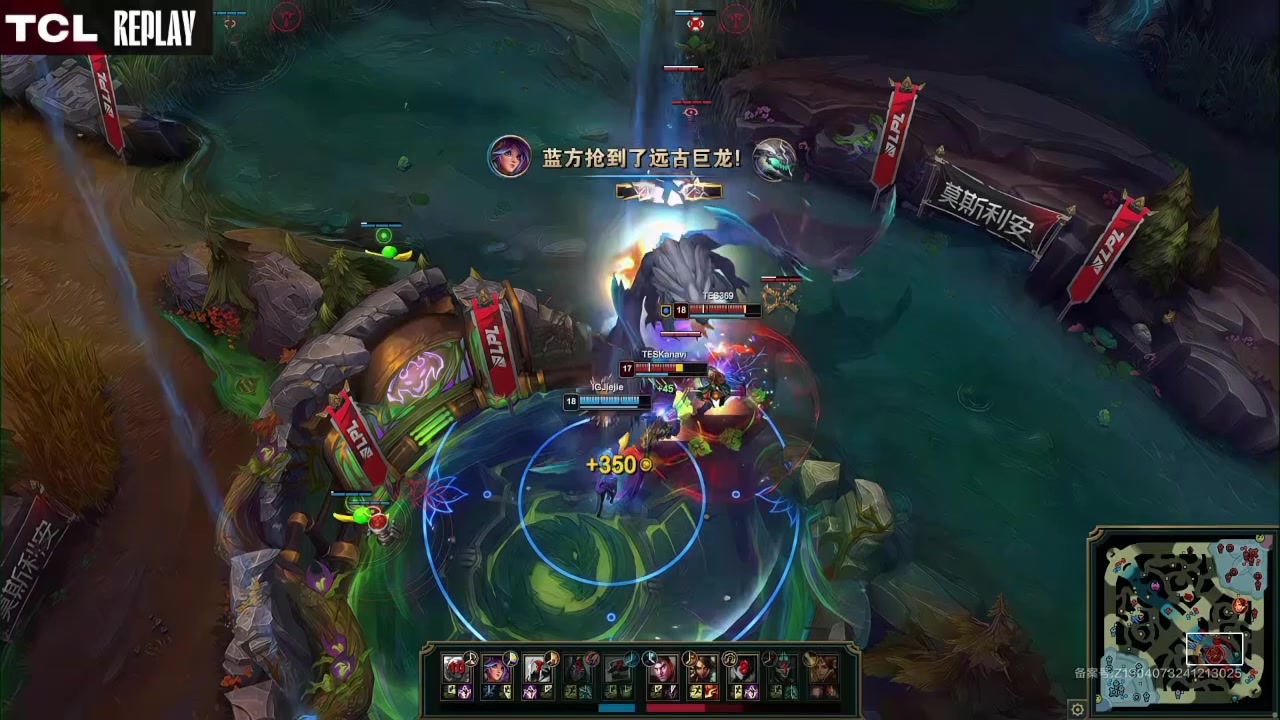Click the purple Baron icon on the minimap
Viewport: 1280px width, 720px height.
pyautogui.click(x=1155, y=586)
